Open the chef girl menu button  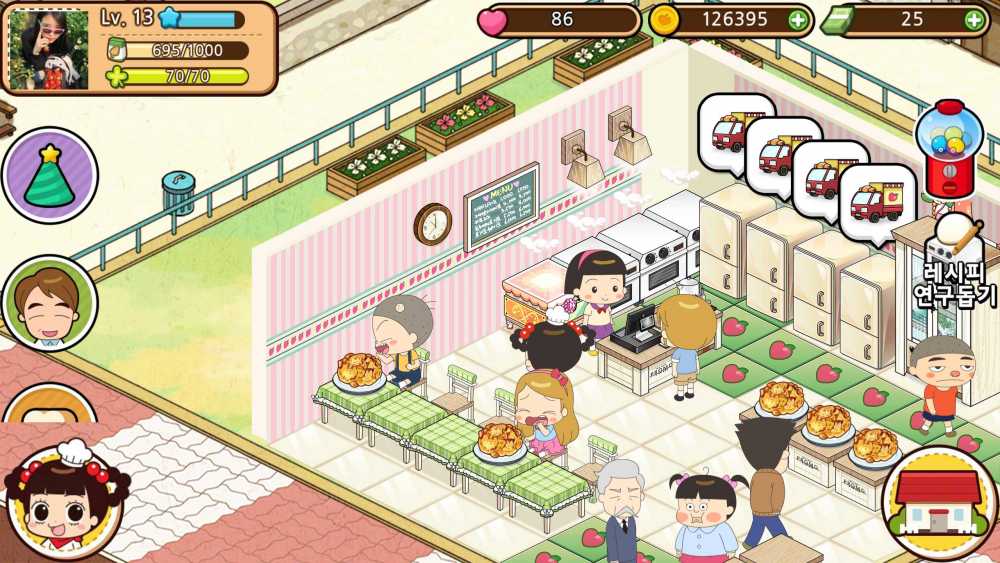pos(64,502)
